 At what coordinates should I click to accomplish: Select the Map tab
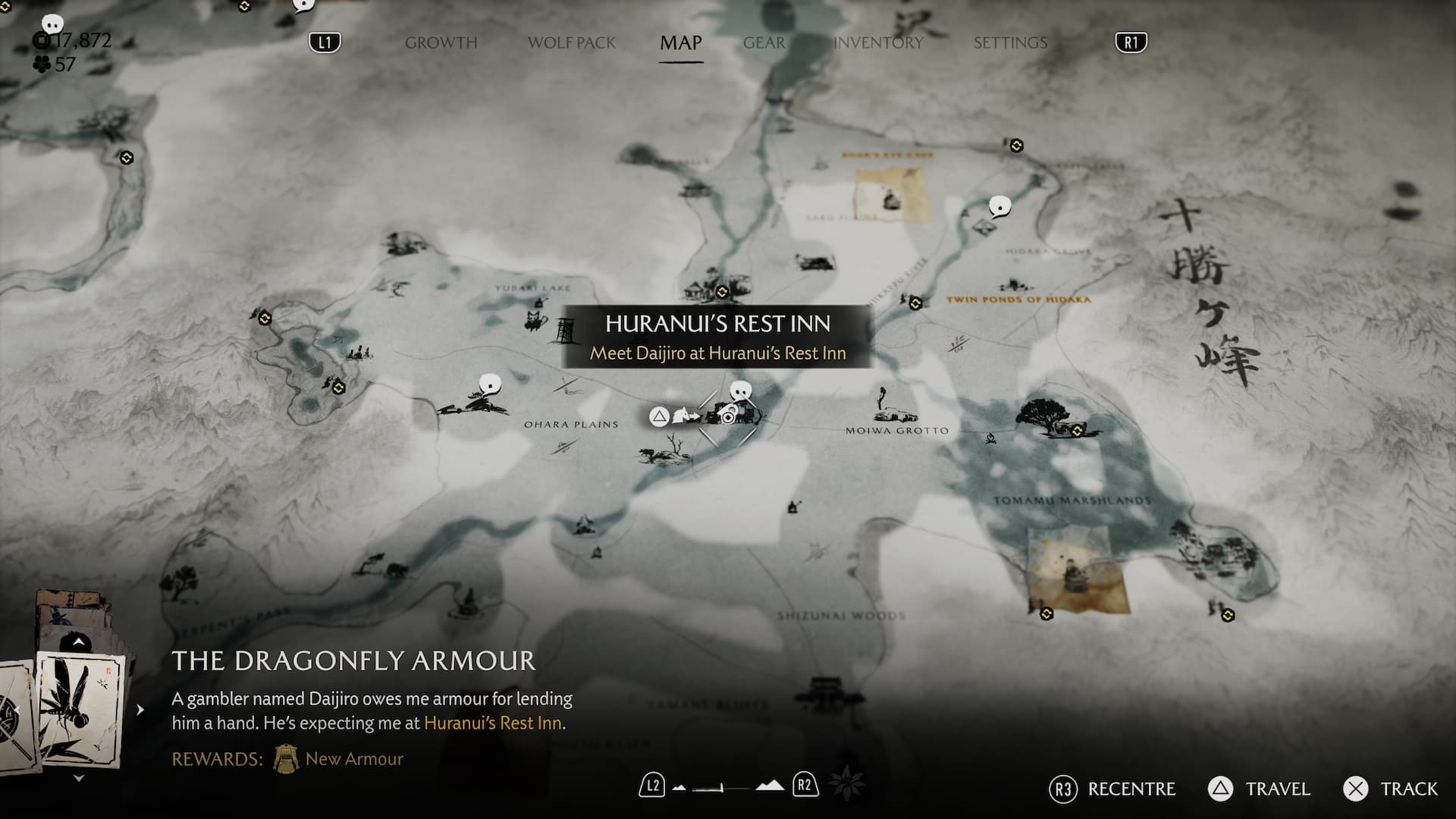coord(680,43)
